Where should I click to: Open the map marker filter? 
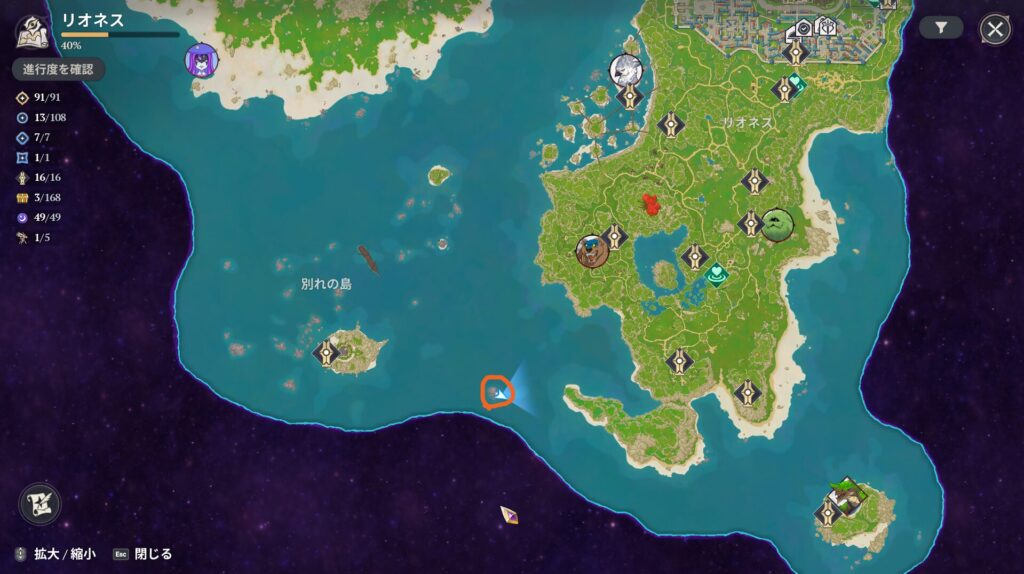[x=941, y=28]
